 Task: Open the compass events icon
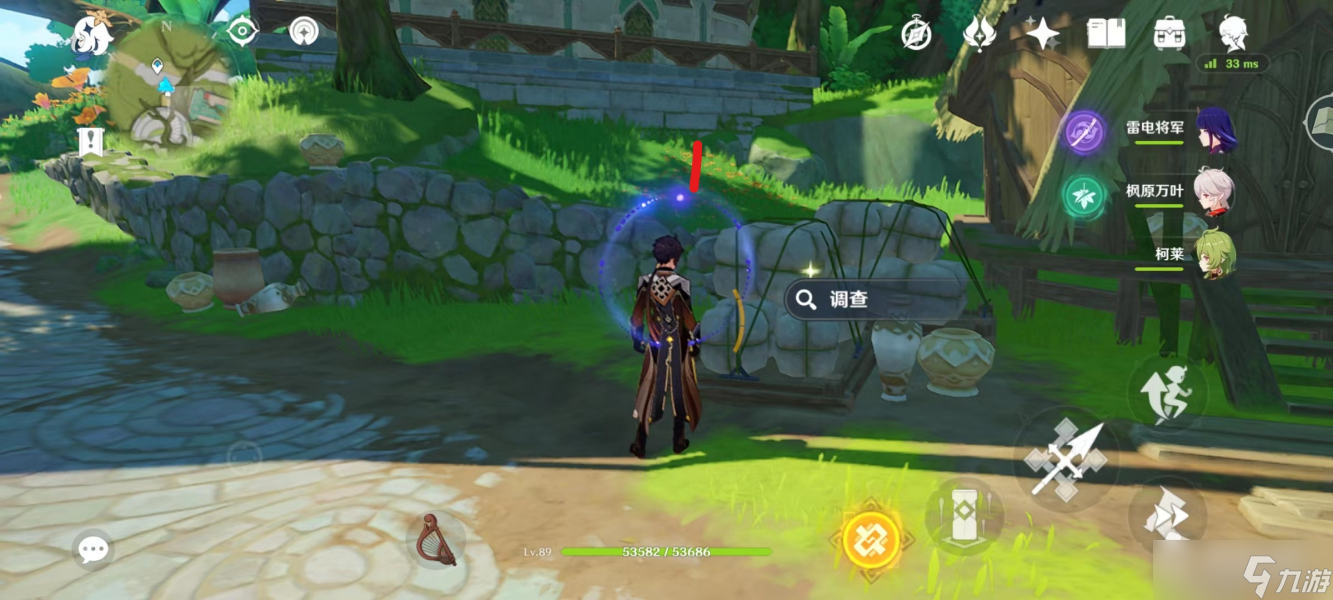coord(916,34)
